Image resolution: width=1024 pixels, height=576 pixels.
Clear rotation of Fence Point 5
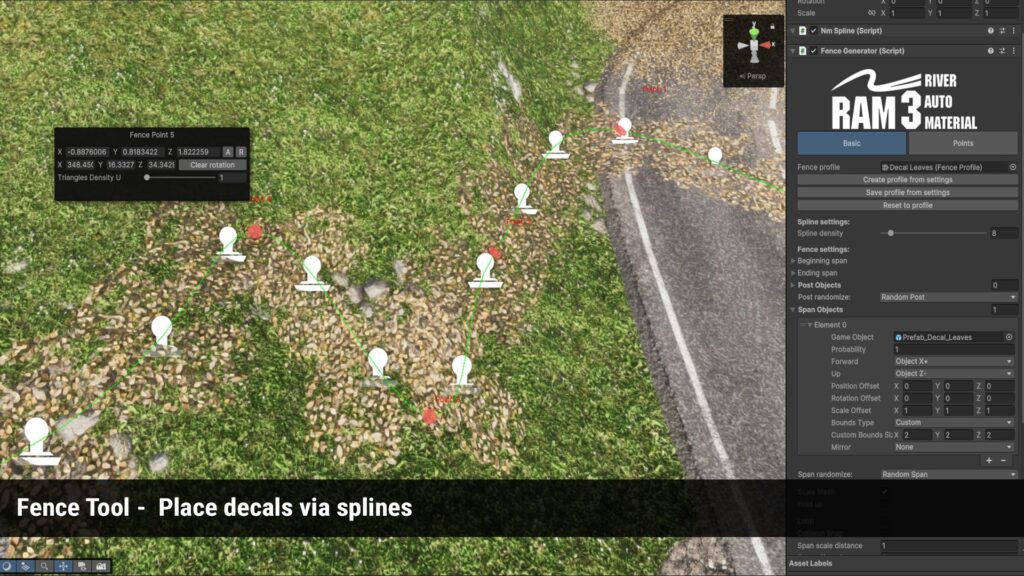[x=213, y=165]
